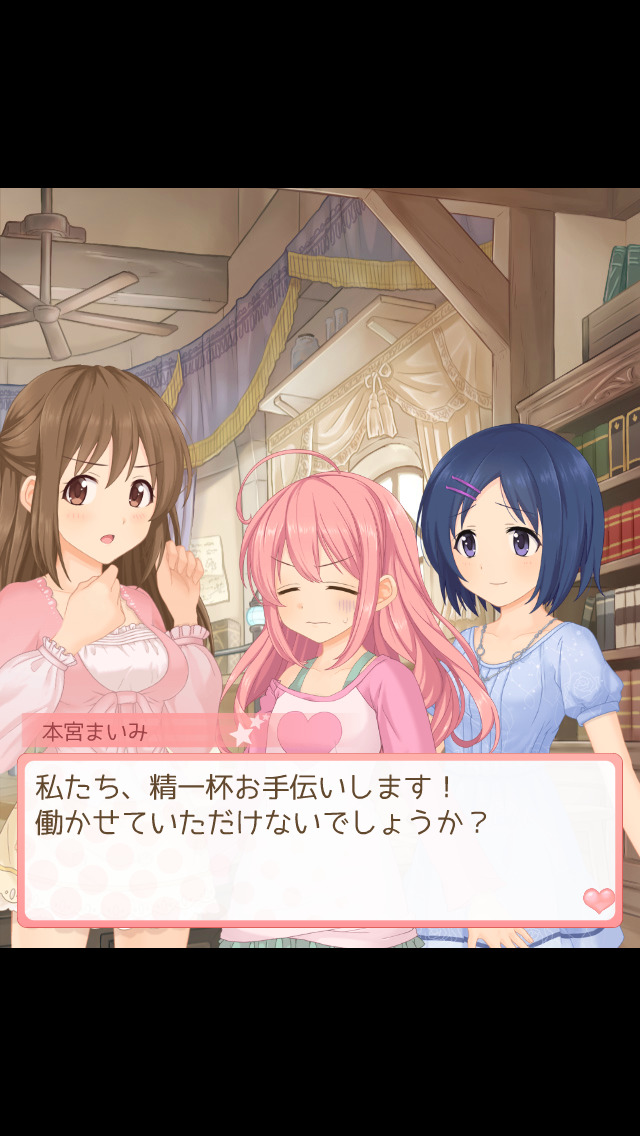Screen dimensions: 640x1136
Task: Advance dialogue via the pink heart icon
Action: pyautogui.click(x=599, y=899)
